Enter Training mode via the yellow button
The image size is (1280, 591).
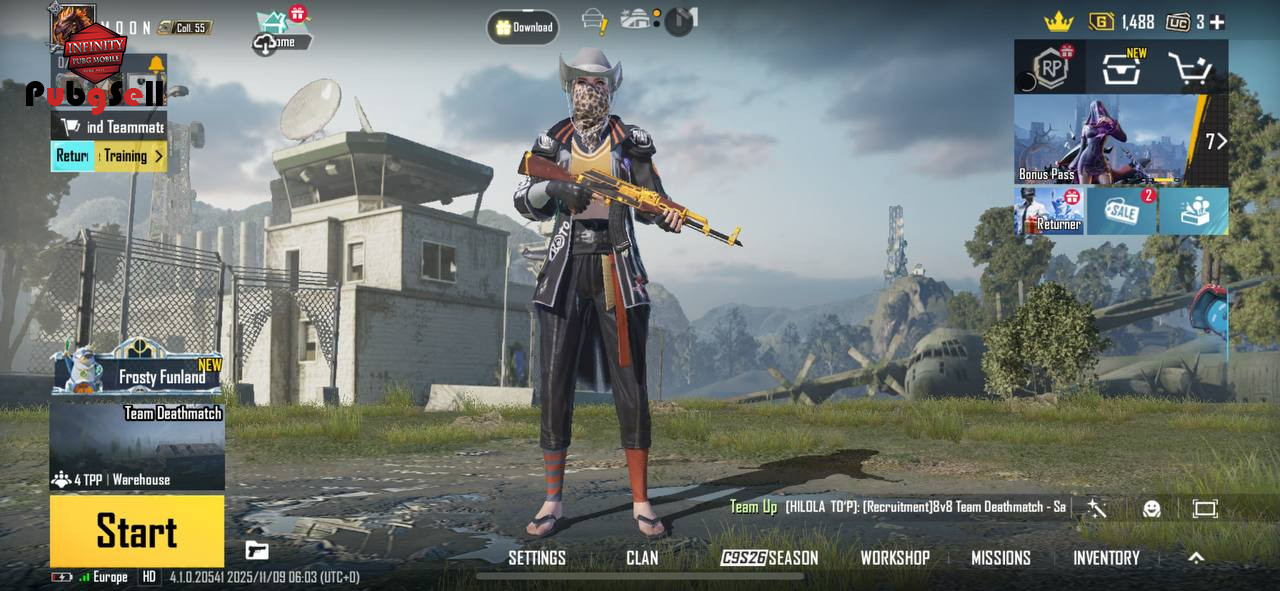[132, 156]
